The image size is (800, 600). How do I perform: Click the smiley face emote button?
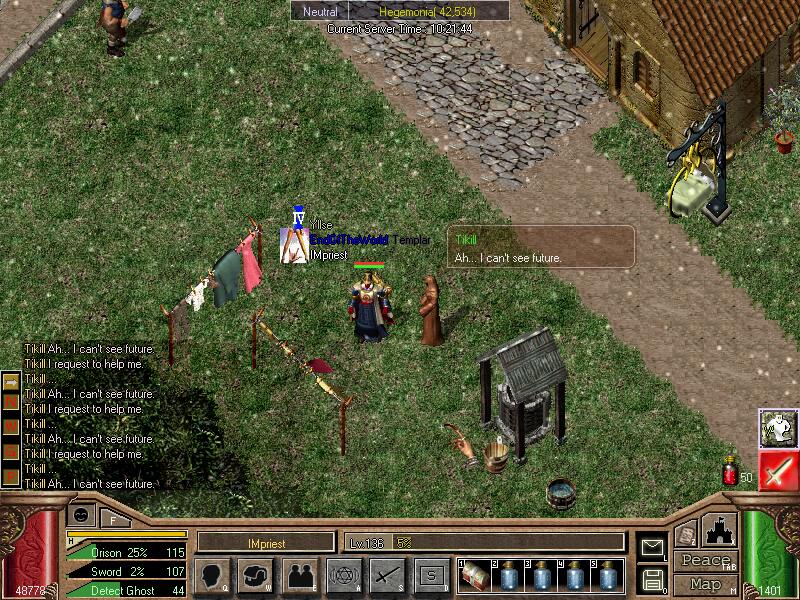[82, 515]
